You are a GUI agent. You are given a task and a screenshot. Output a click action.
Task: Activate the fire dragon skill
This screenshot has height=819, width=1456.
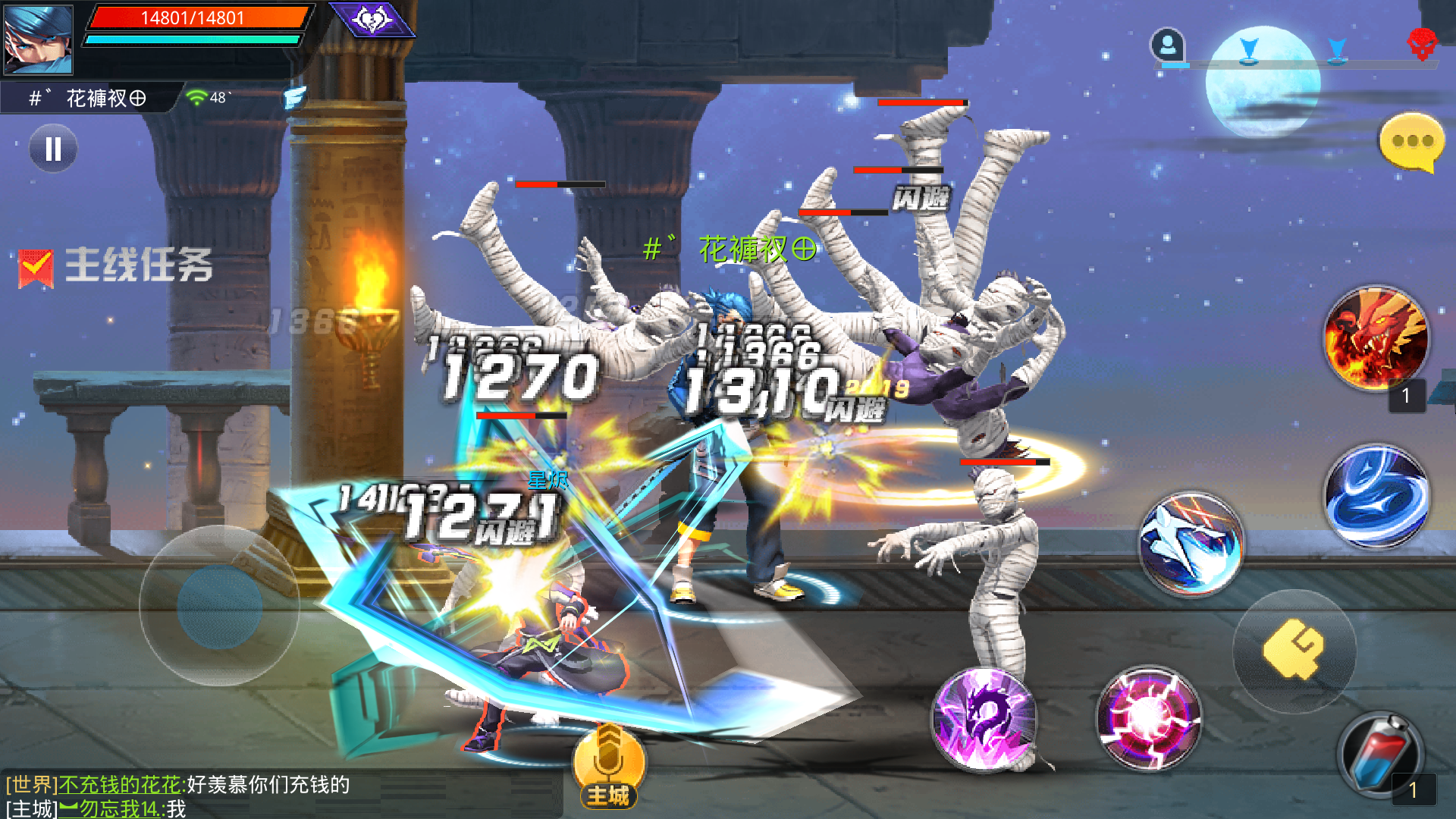coord(1376,338)
